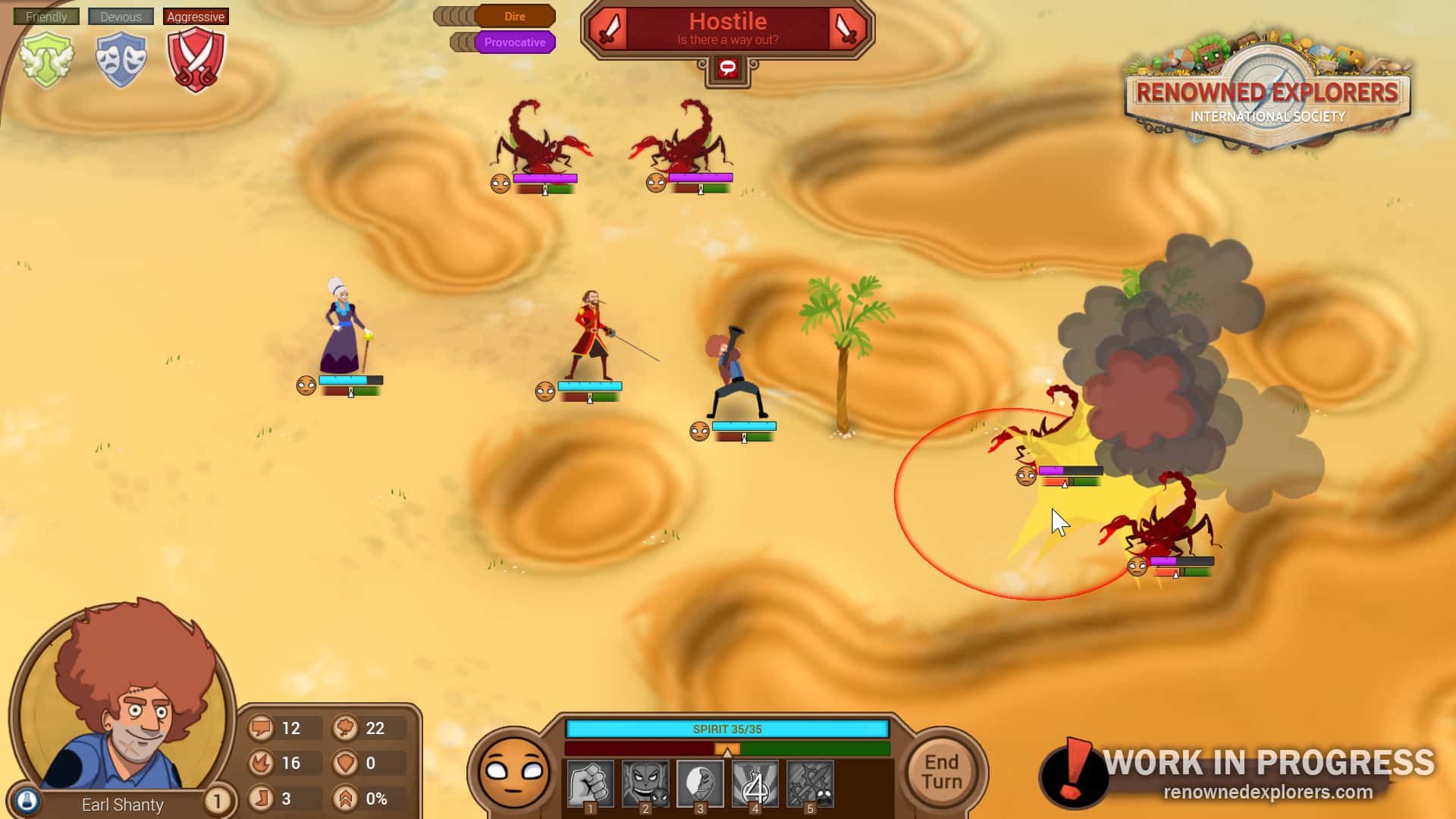Viewport: 1456px width, 819px height.
Task: Choose the Devious blue masks shield
Action: point(121,59)
